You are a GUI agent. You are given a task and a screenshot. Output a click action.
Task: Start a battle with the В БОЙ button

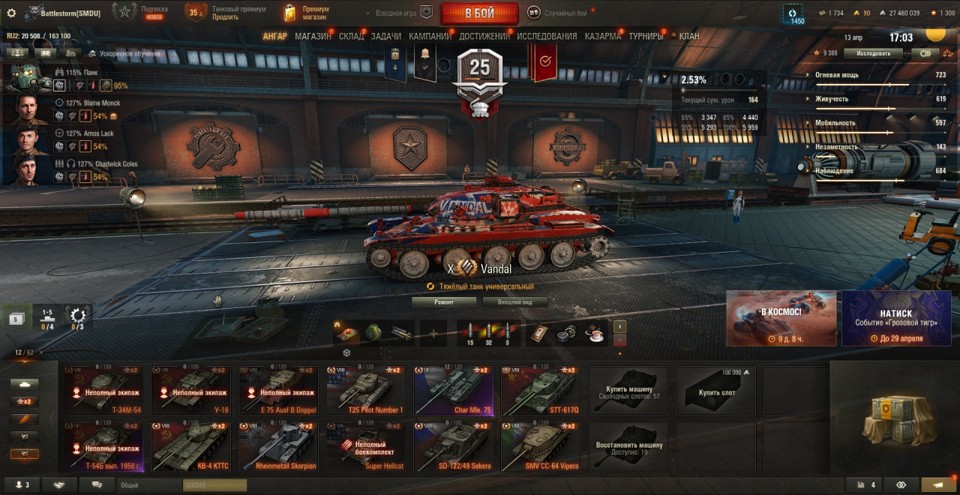(x=479, y=13)
